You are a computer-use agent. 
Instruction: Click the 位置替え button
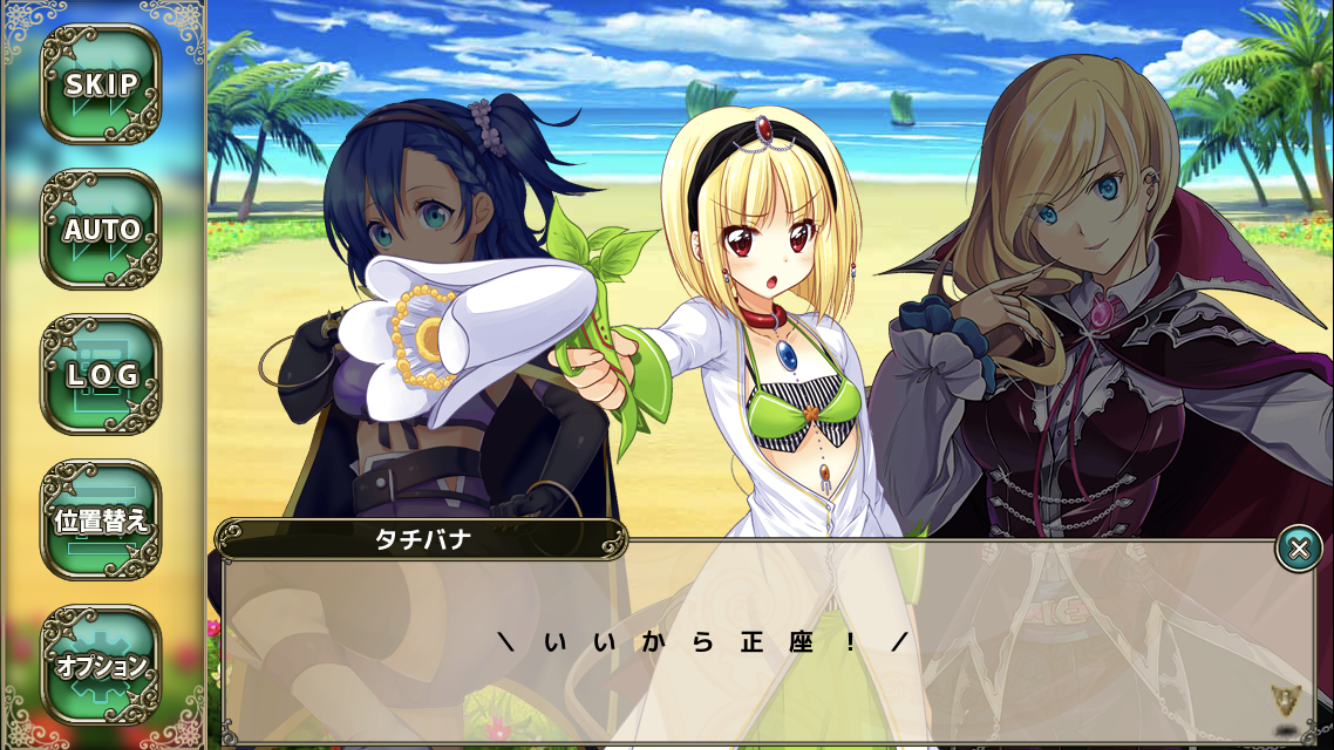[x=101, y=520]
